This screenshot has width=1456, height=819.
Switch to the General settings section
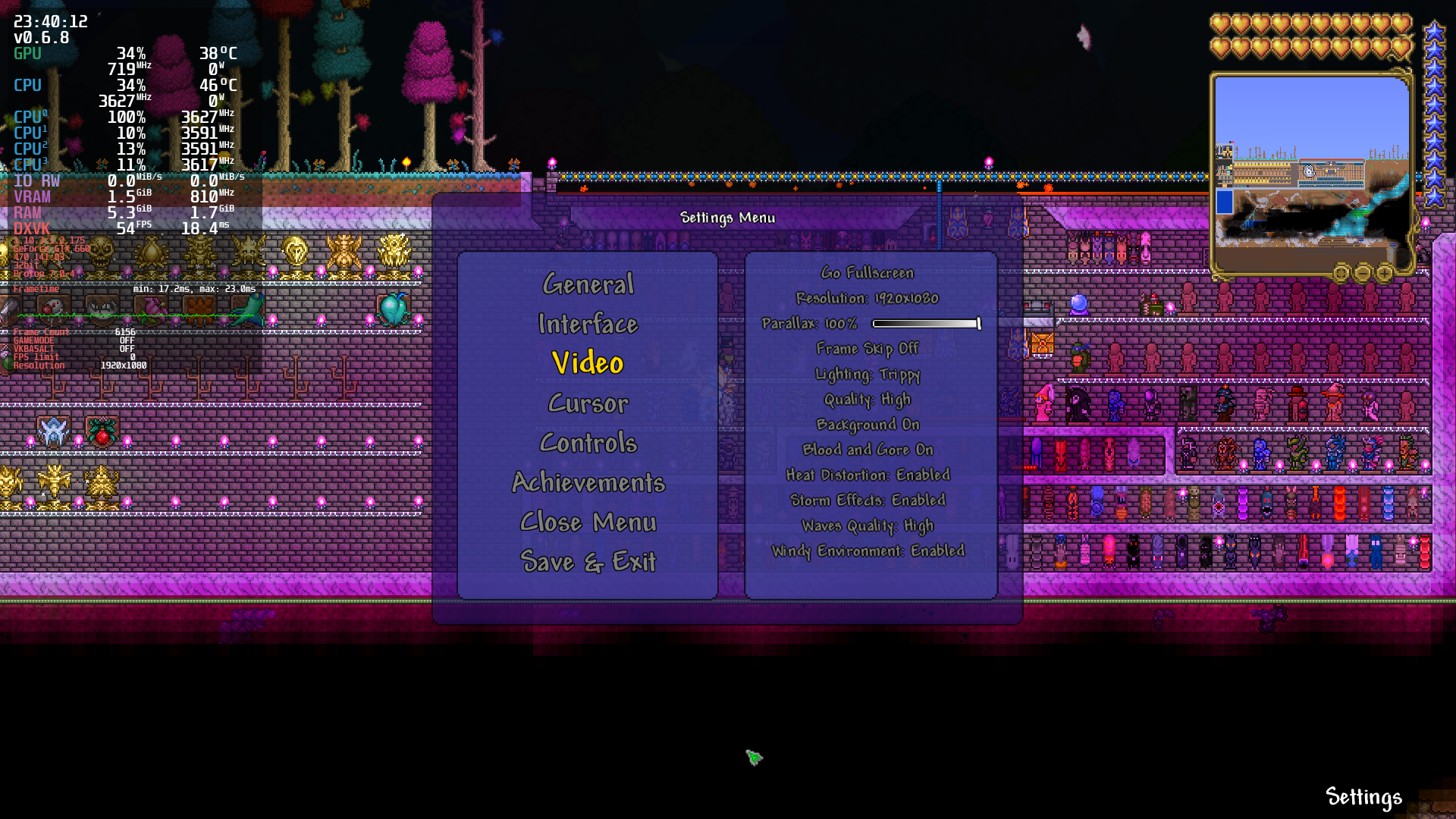tap(588, 284)
